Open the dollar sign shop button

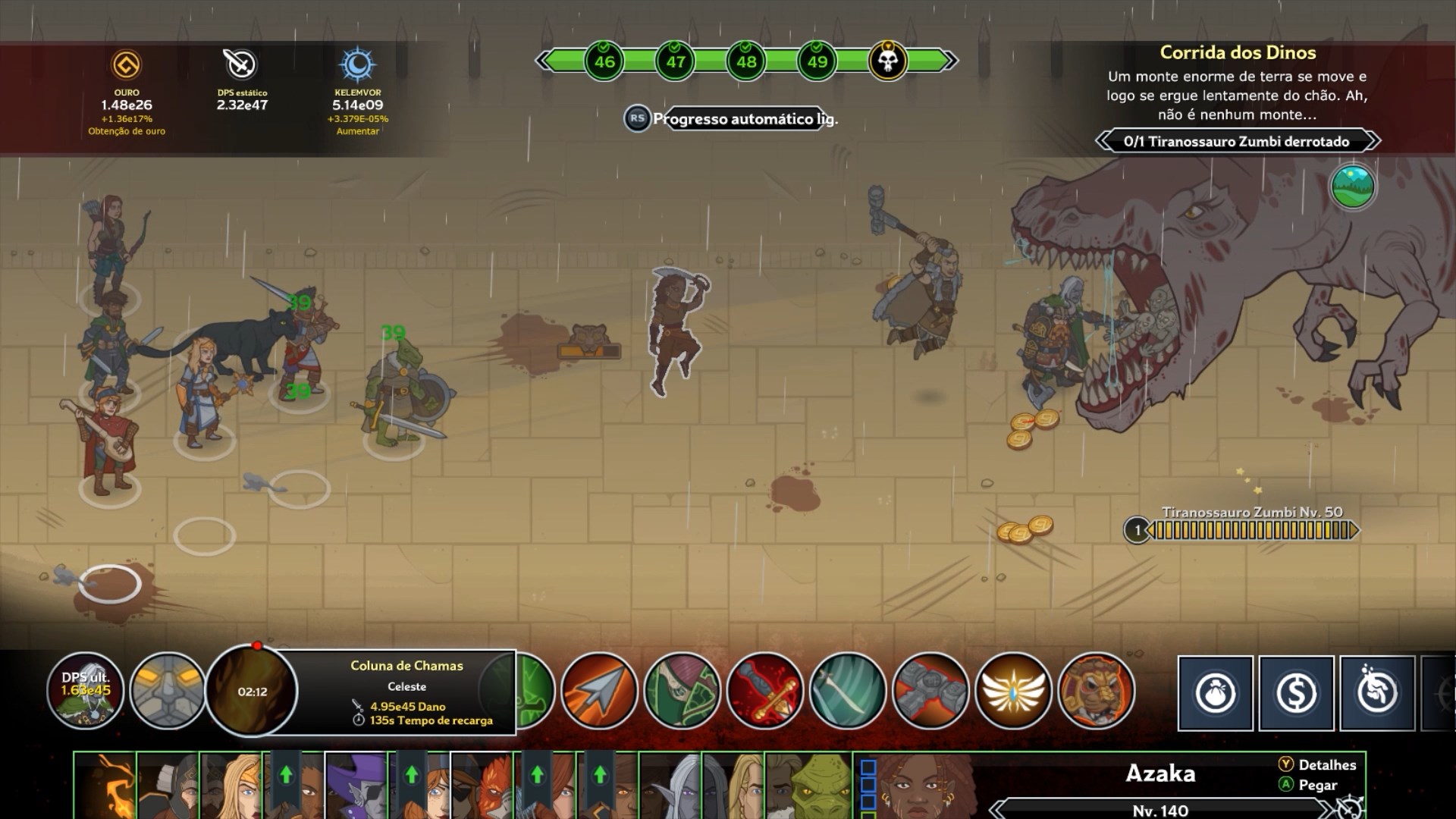coord(1296,693)
